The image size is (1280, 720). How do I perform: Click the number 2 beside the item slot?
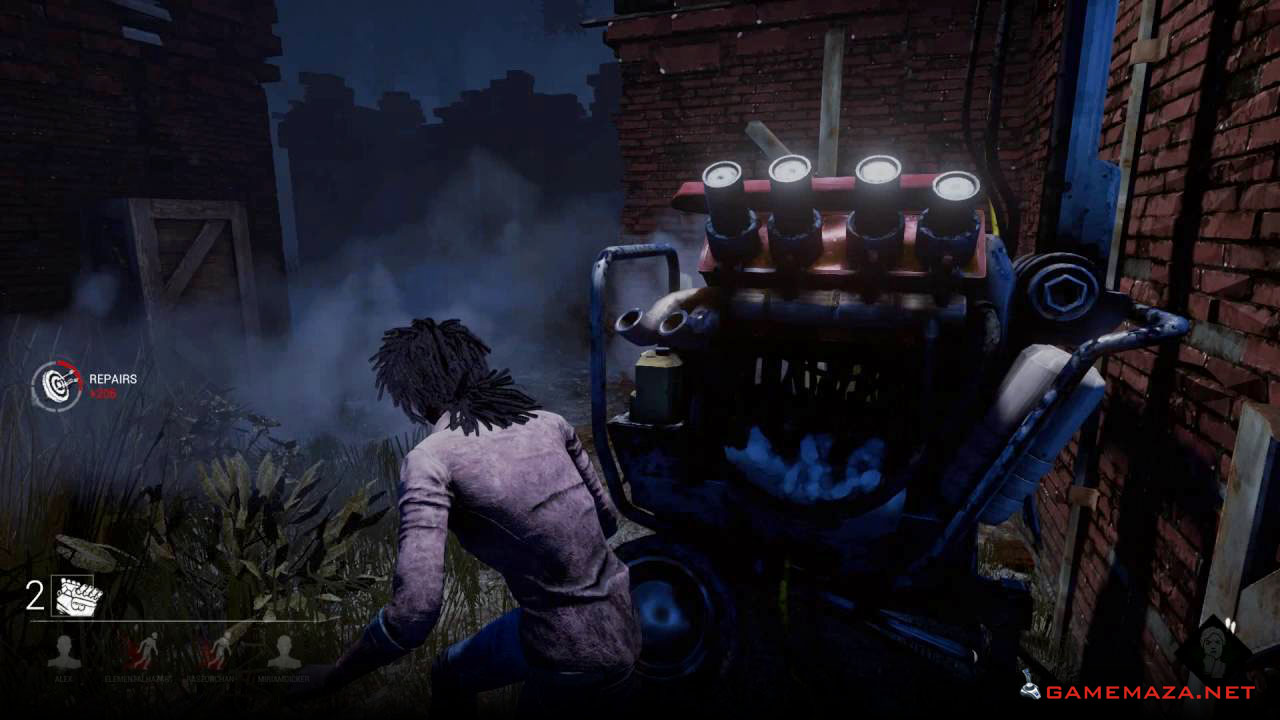point(33,594)
